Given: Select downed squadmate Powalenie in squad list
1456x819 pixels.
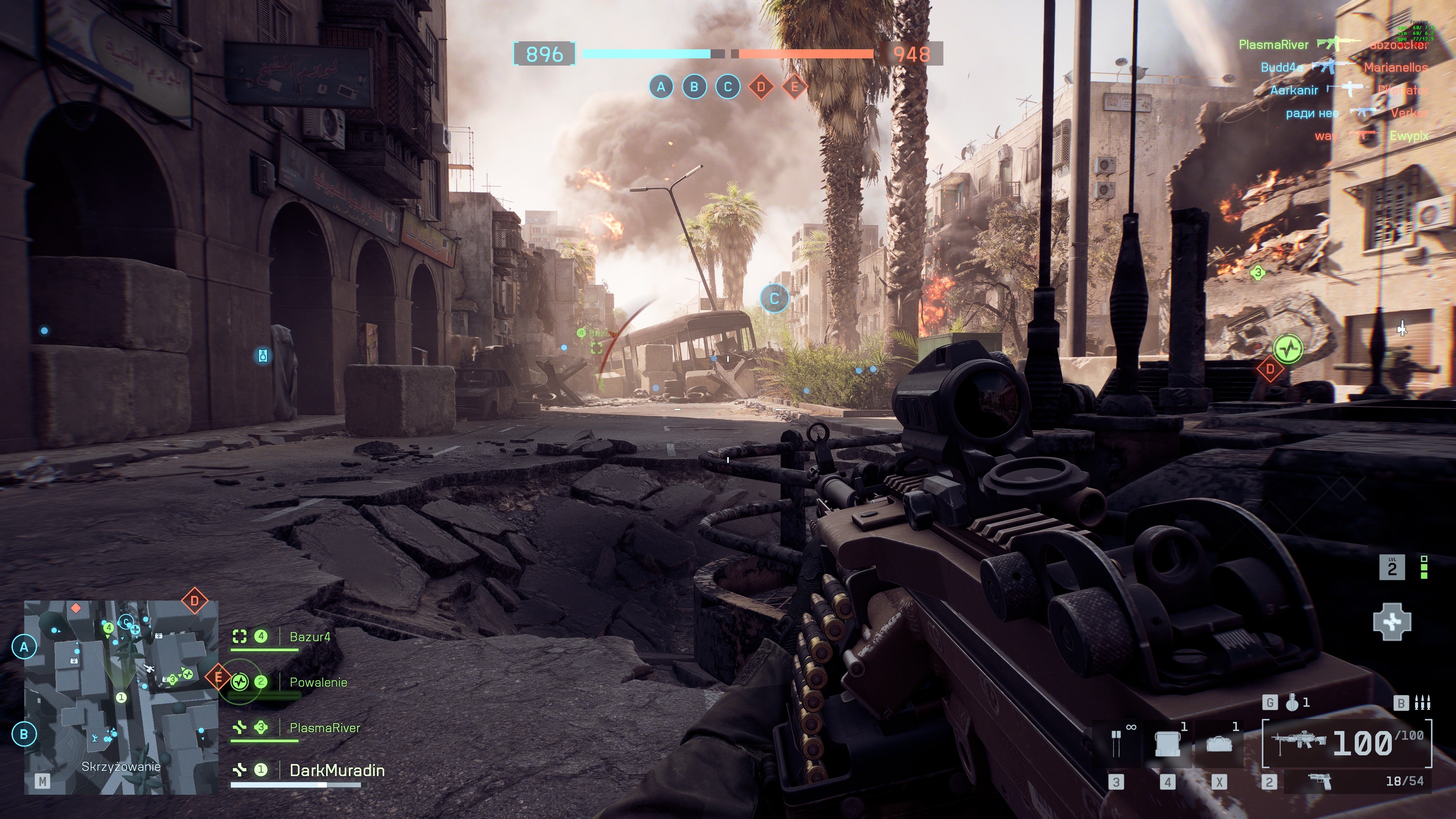Looking at the screenshot, I should point(318,682).
